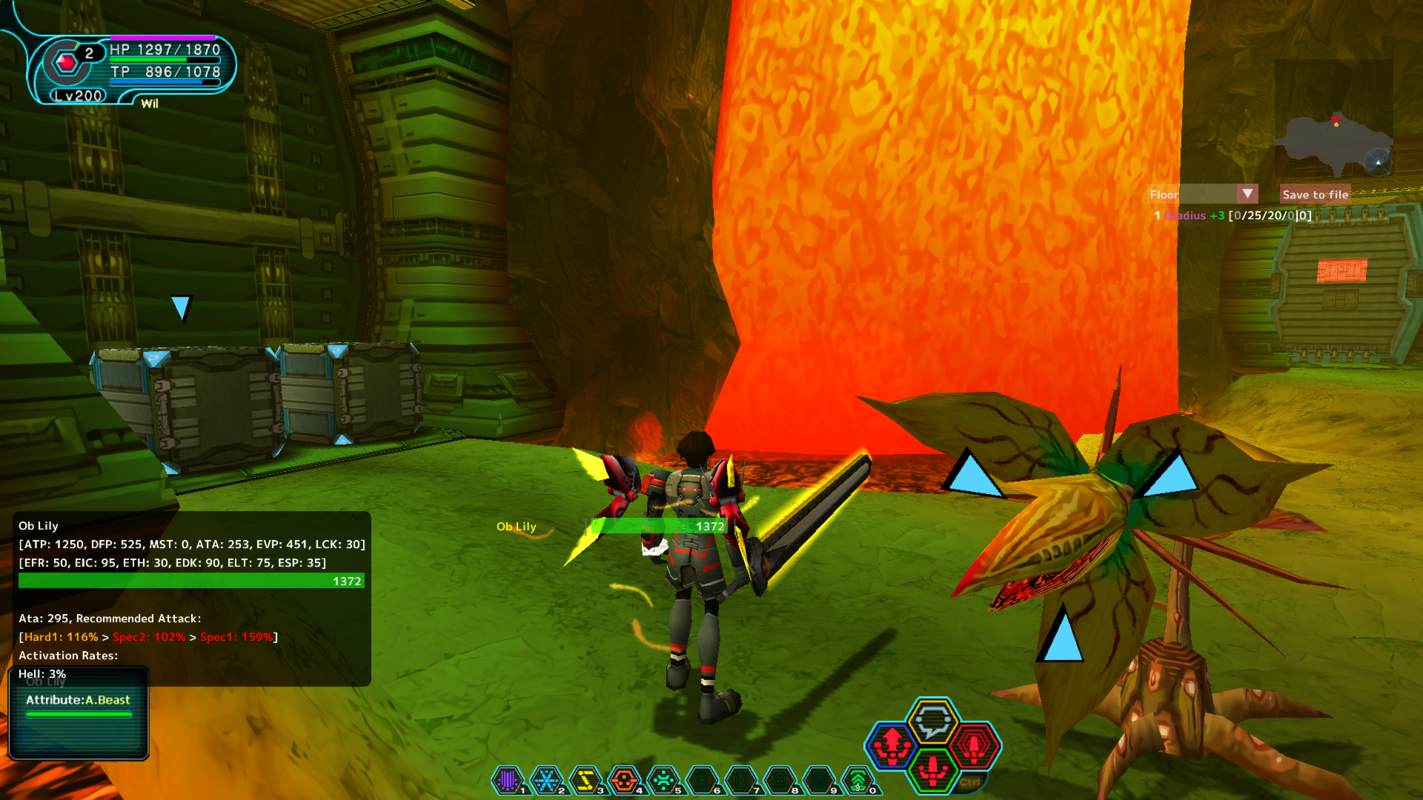Screen dimensions: 1423x800
Task: Use the teal healing icon in slot 5
Action: [x=662, y=778]
